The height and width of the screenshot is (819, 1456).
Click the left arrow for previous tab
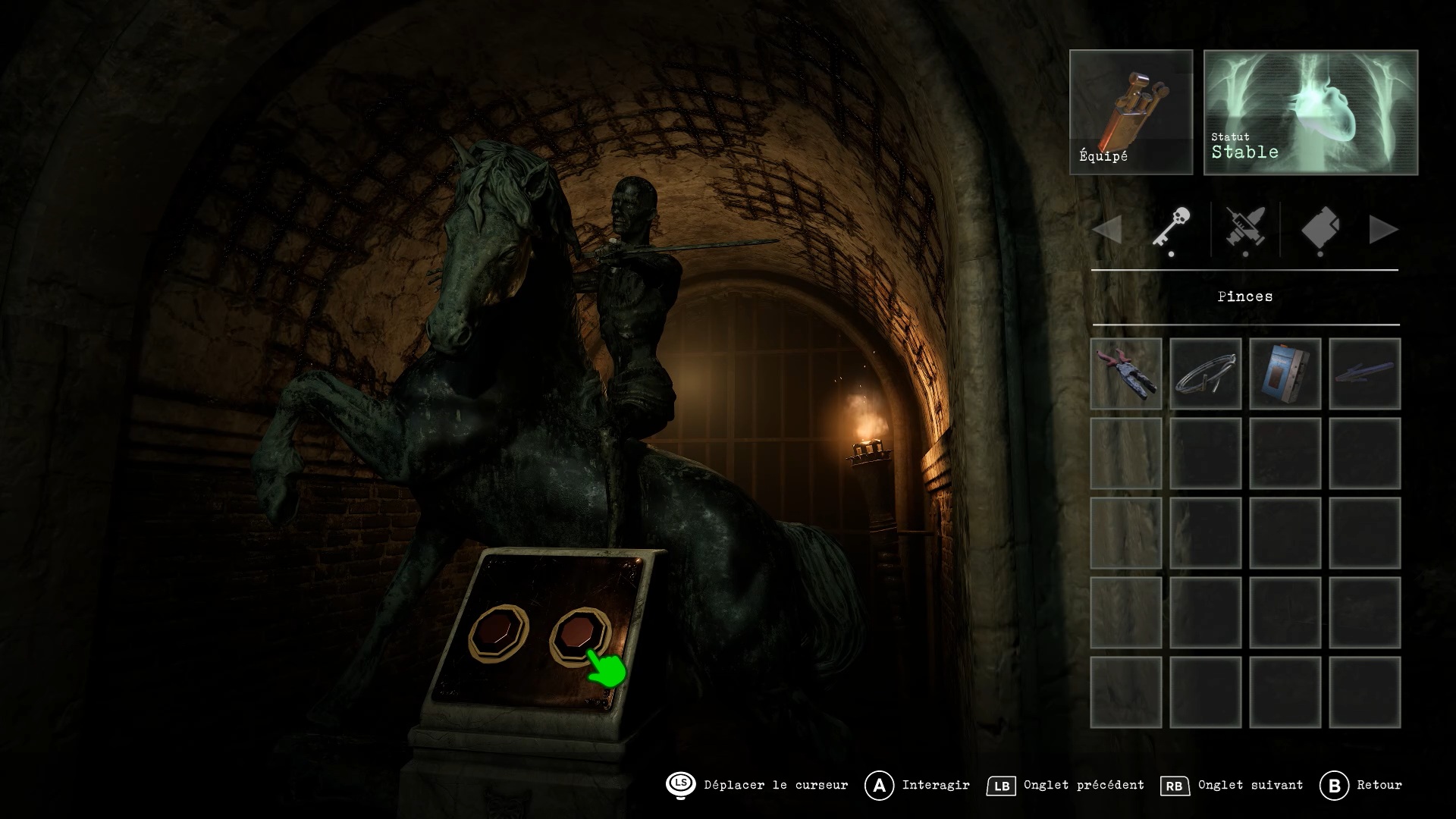click(x=1108, y=230)
